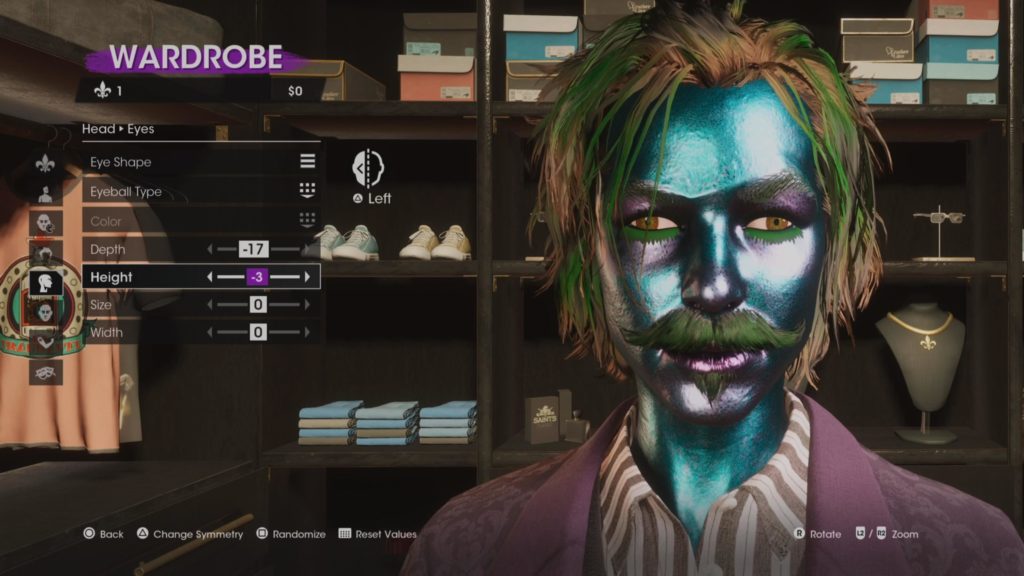Open the head profile category tab
Screen dimensions: 1024x576
[x=45, y=282]
